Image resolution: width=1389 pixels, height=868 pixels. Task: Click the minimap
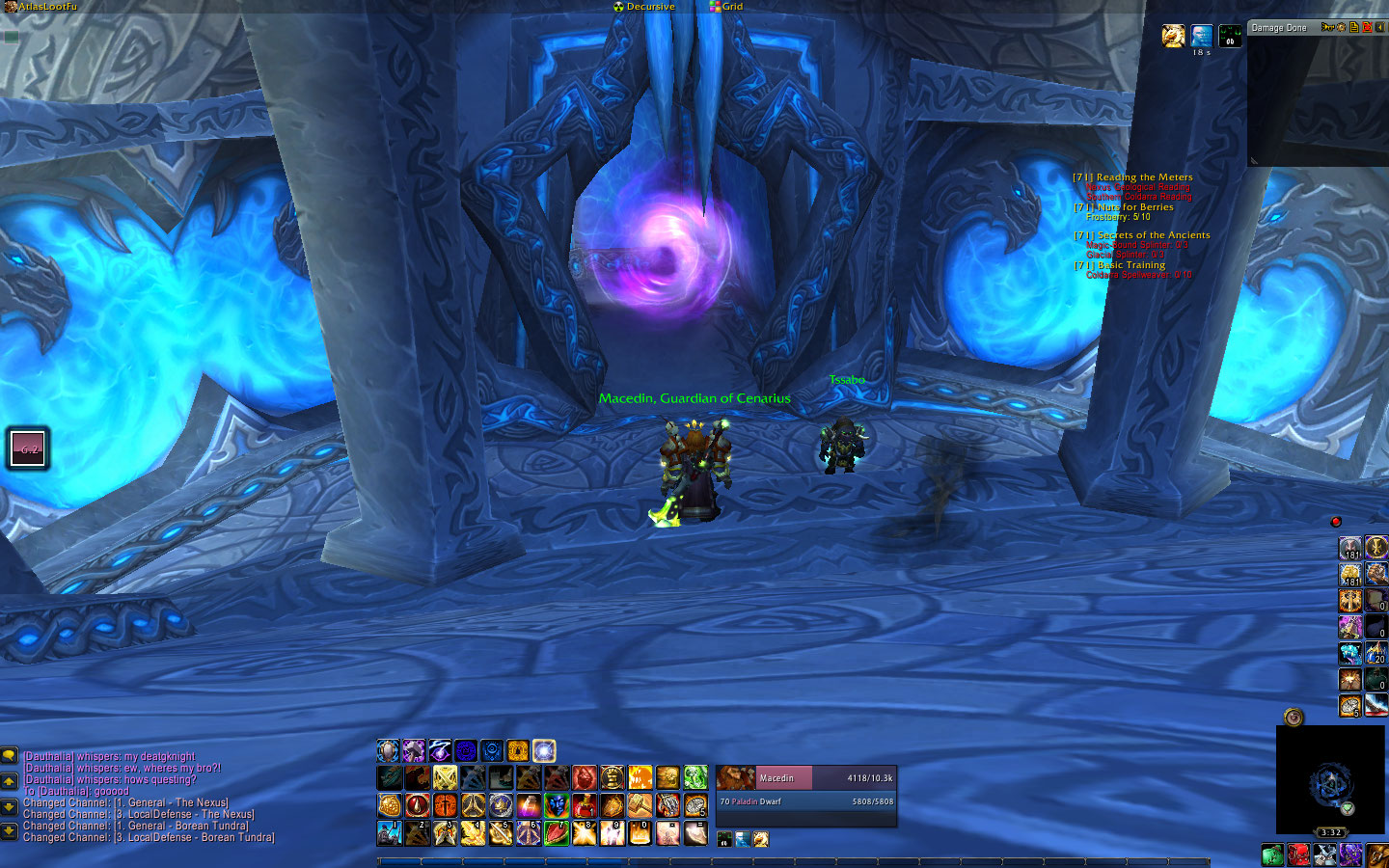coord(1331,781)
